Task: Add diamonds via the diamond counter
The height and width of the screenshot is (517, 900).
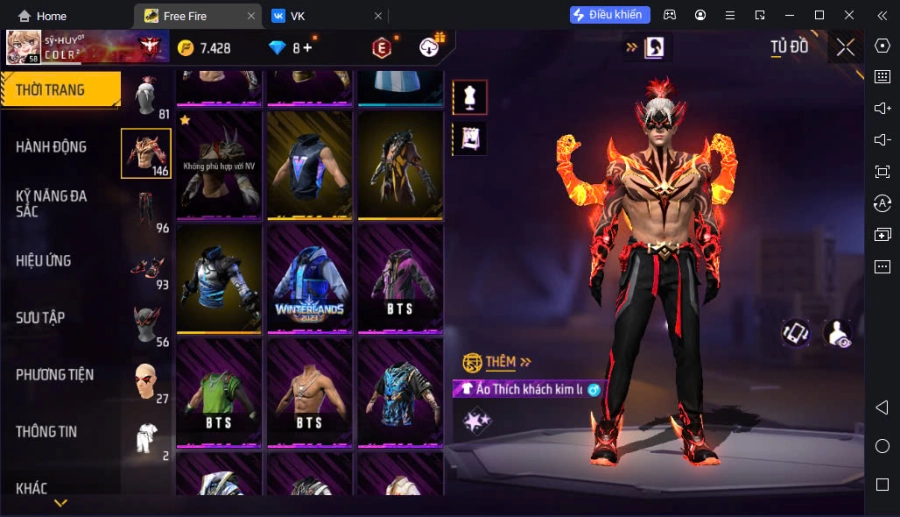Action: tap(290, 48)
